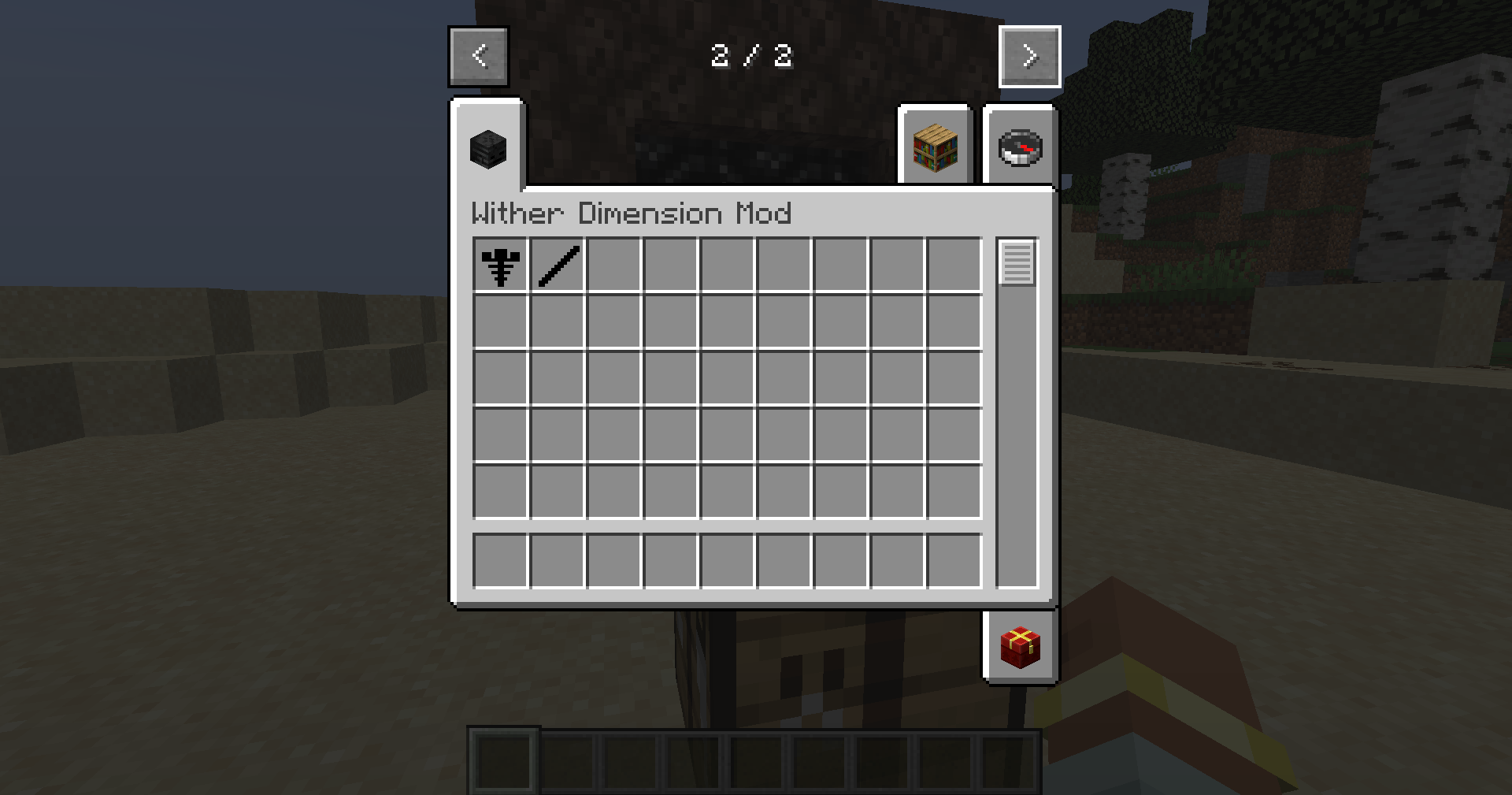Click the left arrow page navigation icon

479,55
